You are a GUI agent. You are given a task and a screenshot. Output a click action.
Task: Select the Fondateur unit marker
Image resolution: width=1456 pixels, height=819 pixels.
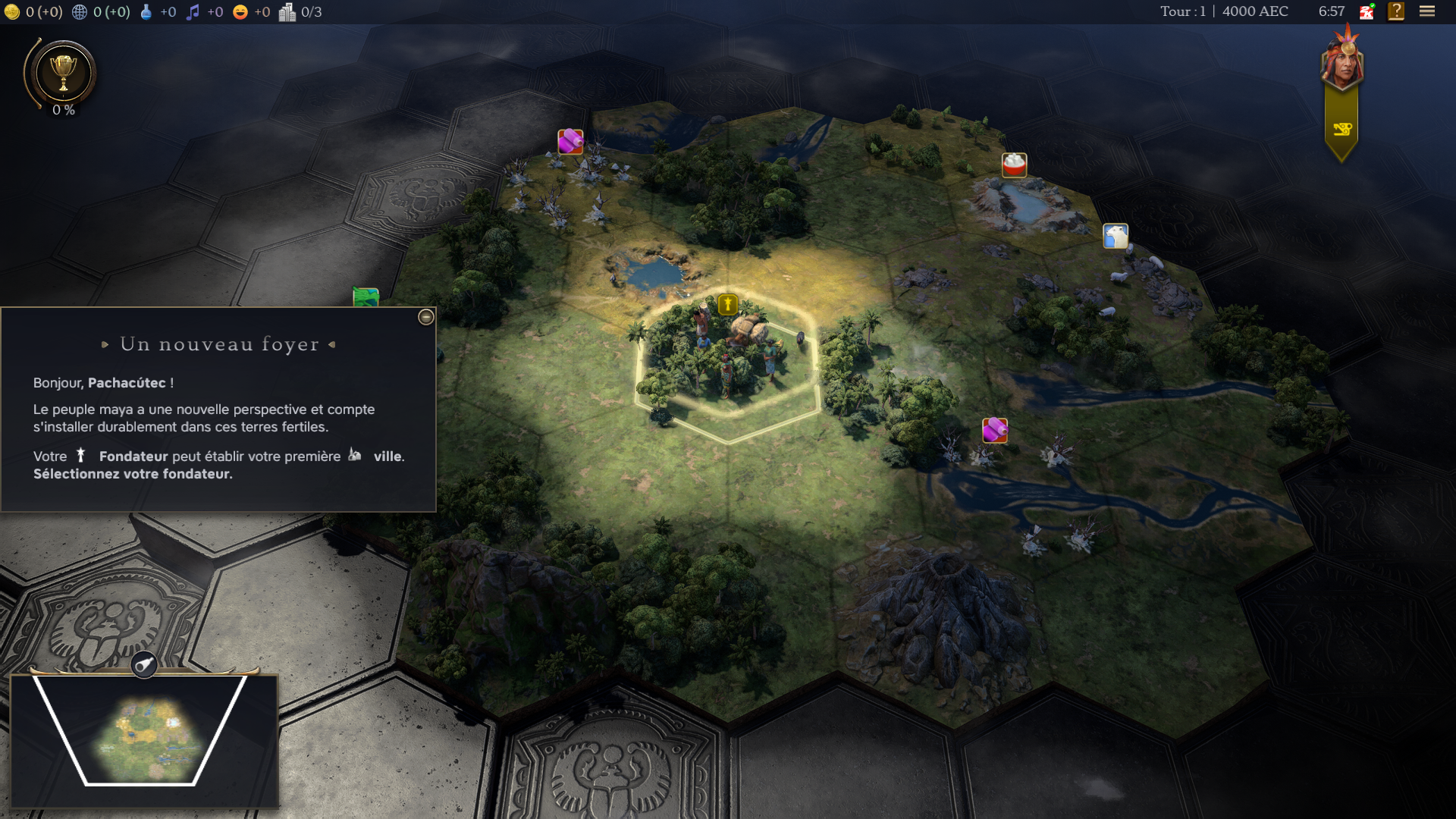click(x=727, y=305)
